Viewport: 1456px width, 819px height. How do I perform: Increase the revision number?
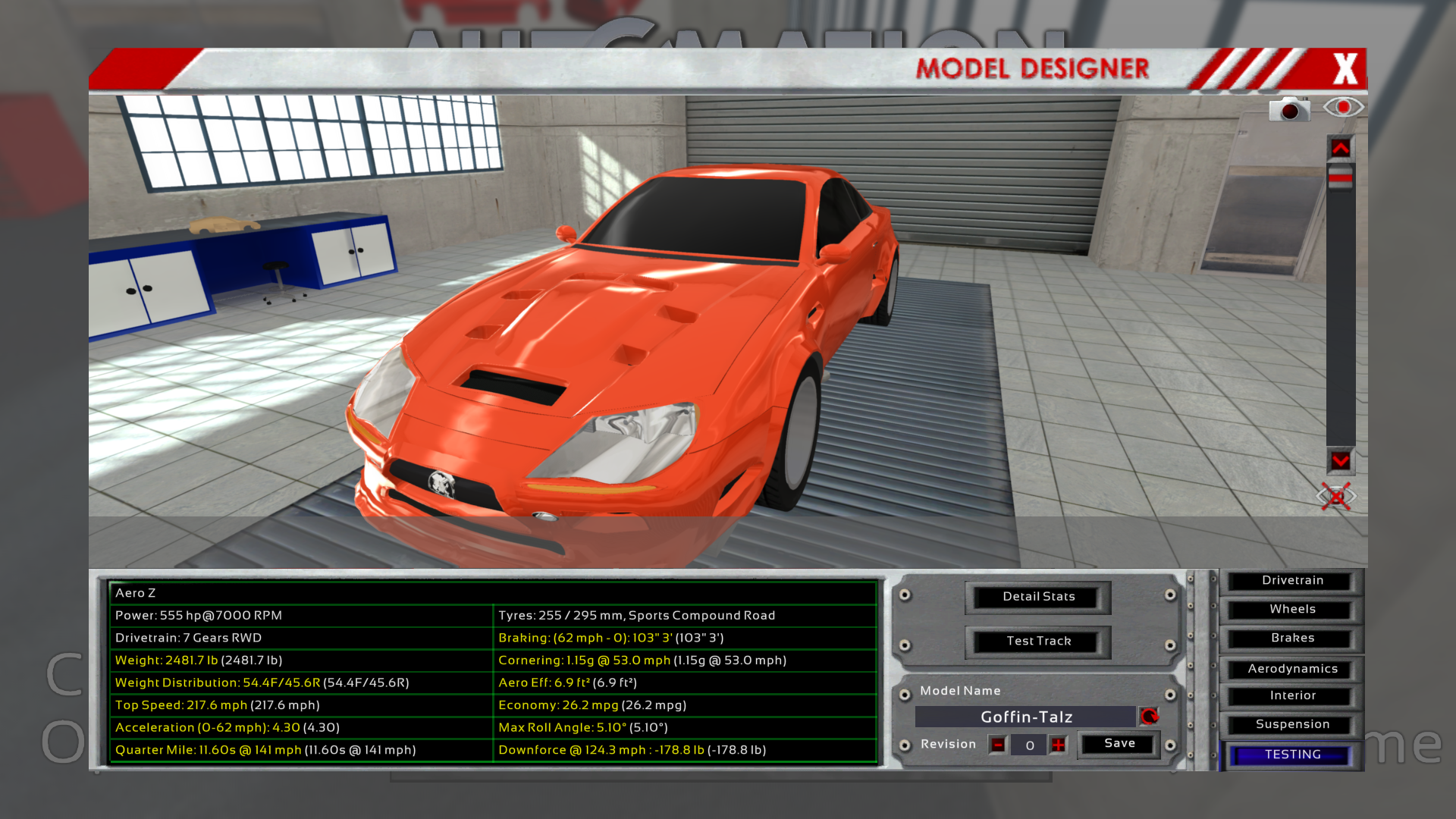[1059, 745]
